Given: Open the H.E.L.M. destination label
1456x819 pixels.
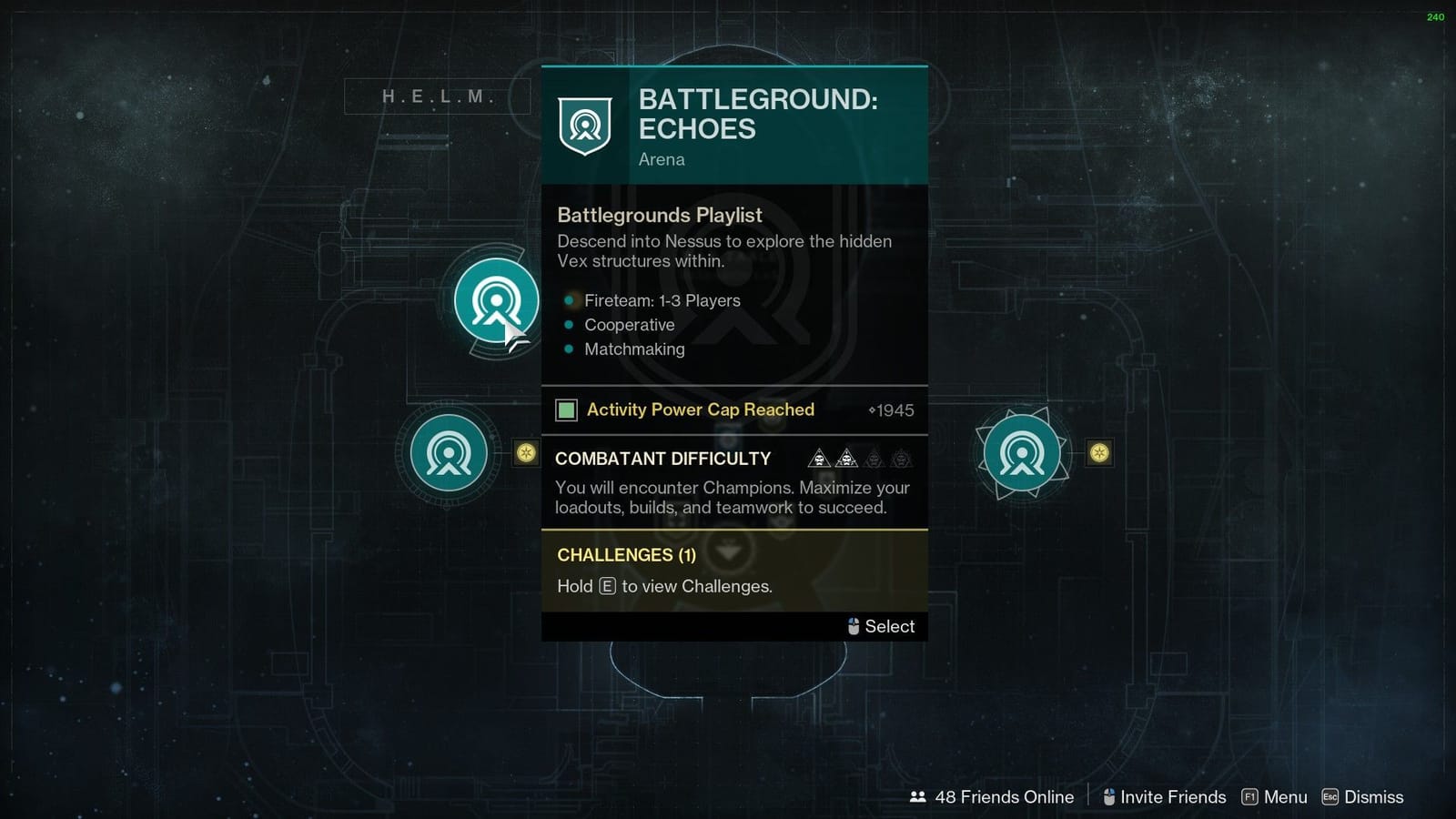Looking at the screenshot, I should tap(437, 96).
